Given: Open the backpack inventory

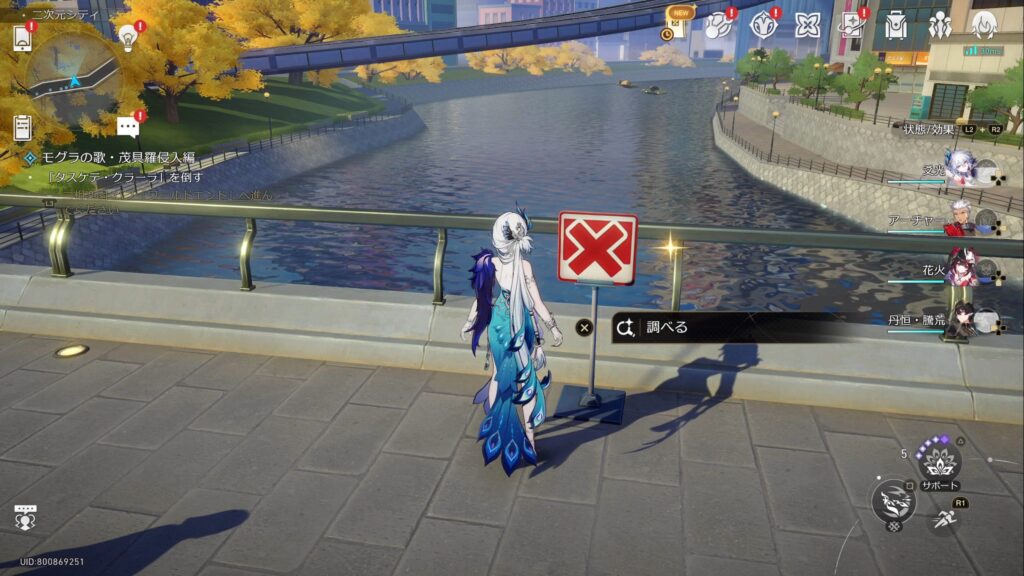Looking at the screenshot, I should [x=896, y=25].
